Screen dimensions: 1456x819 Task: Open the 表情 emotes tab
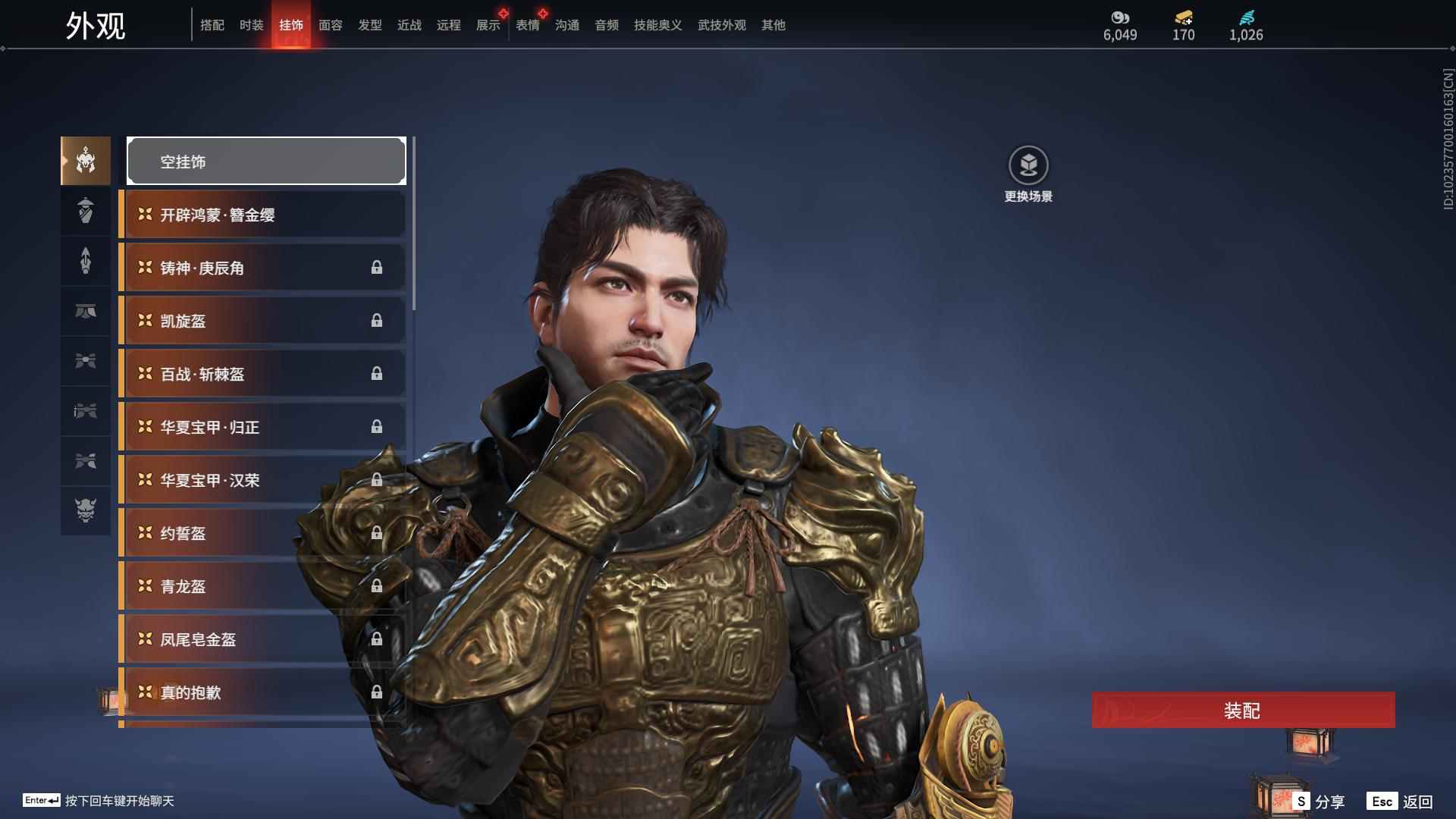(527, 25)
